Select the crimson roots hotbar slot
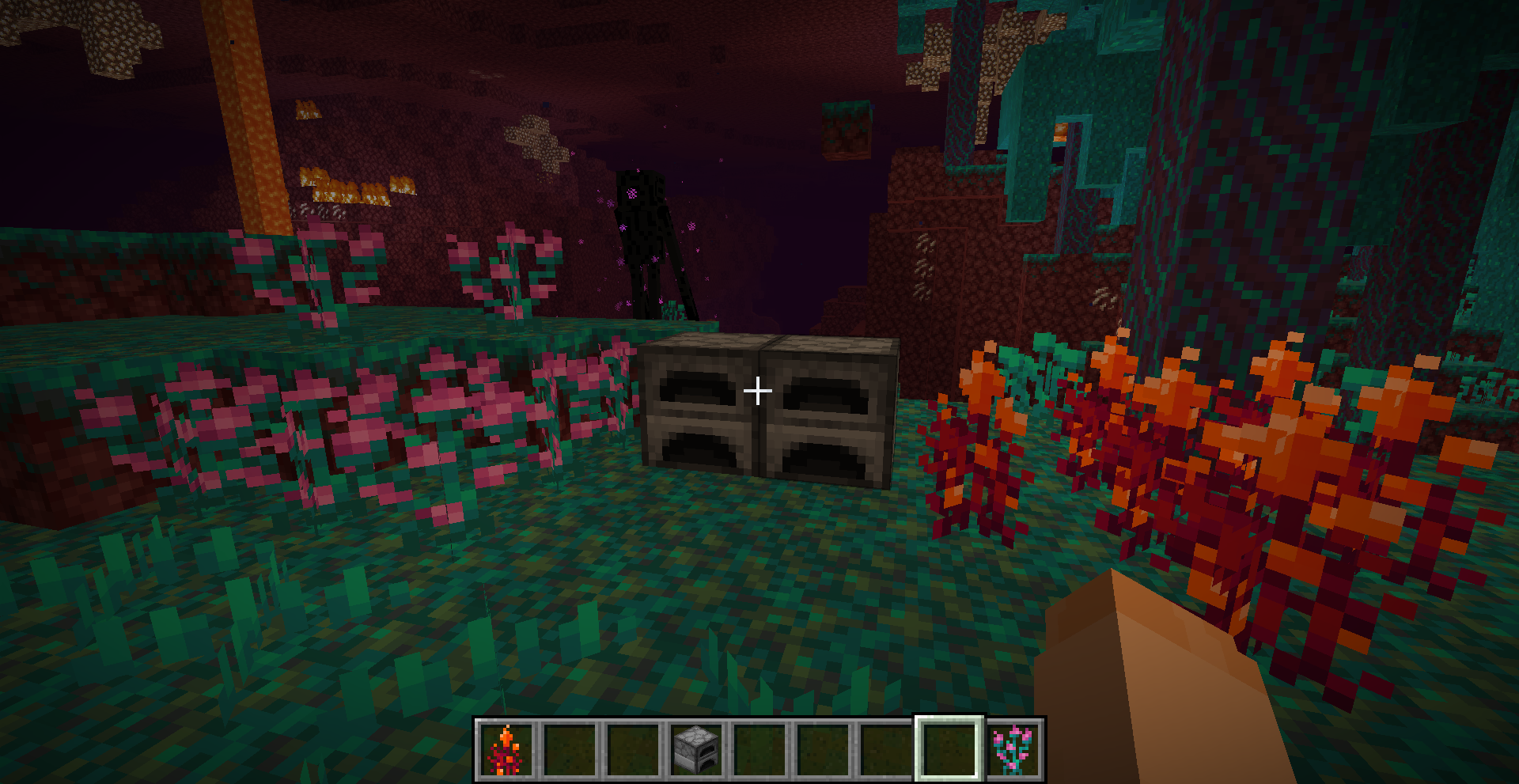 click(506, 748)
